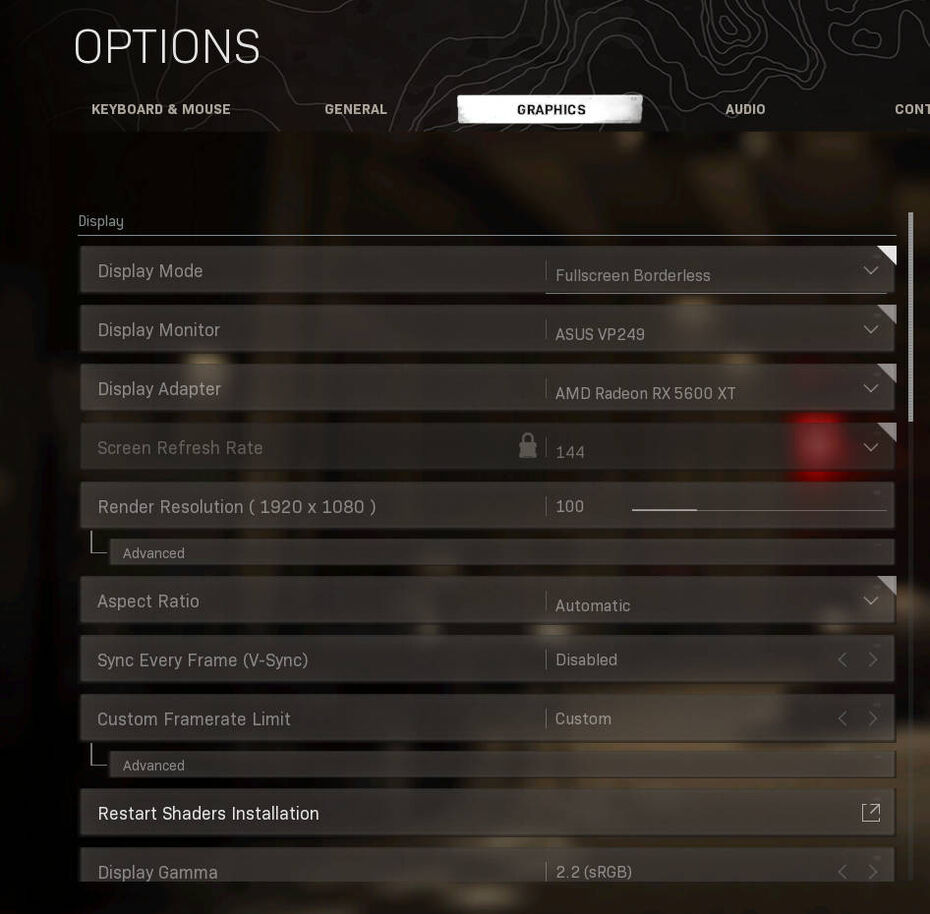This screenshot has height=914, width=930.
Task: Switch to the Keyboard & Mouse tab
Action: click(161, 110)
